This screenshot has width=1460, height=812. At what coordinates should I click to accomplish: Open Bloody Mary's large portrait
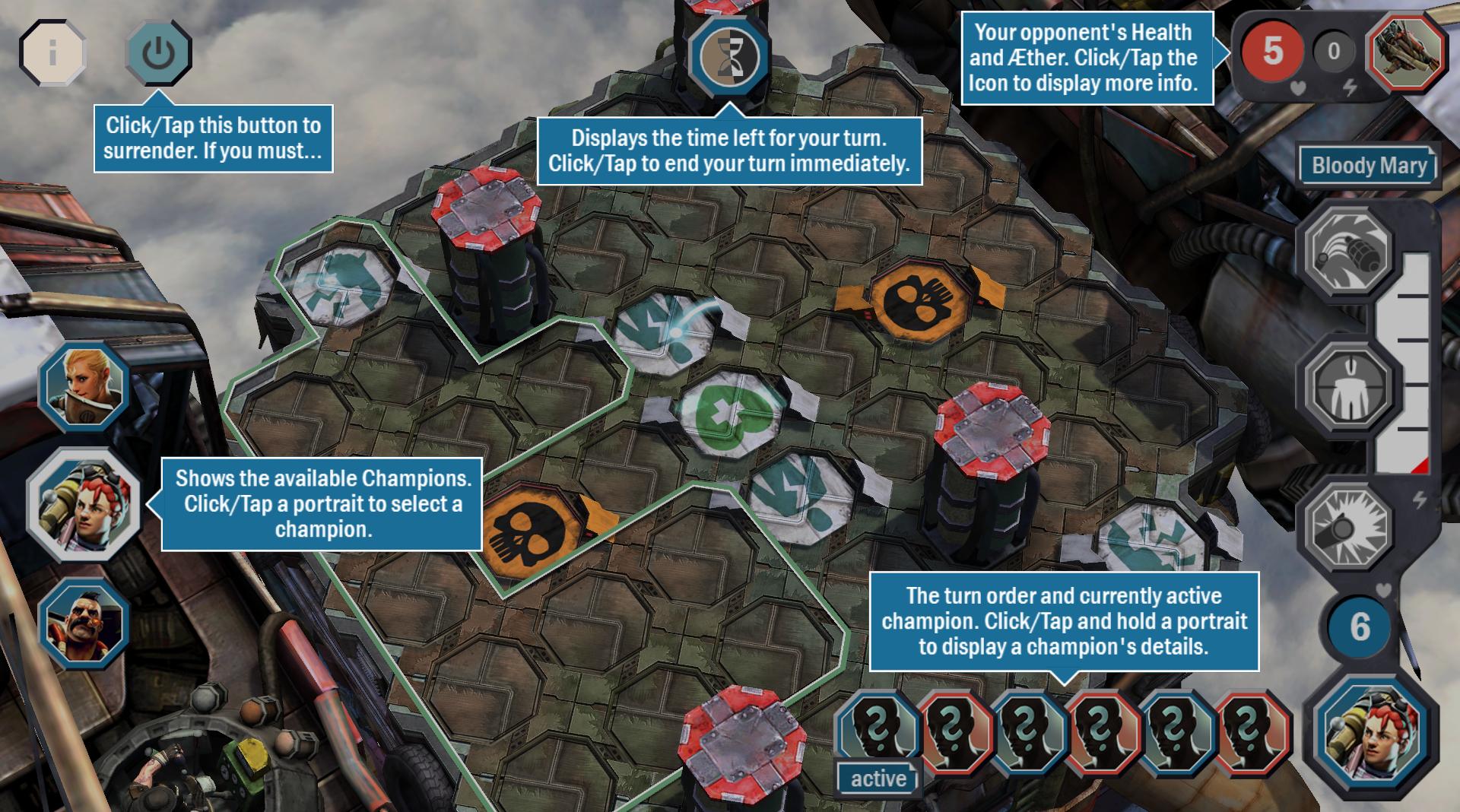(1371, 731)
